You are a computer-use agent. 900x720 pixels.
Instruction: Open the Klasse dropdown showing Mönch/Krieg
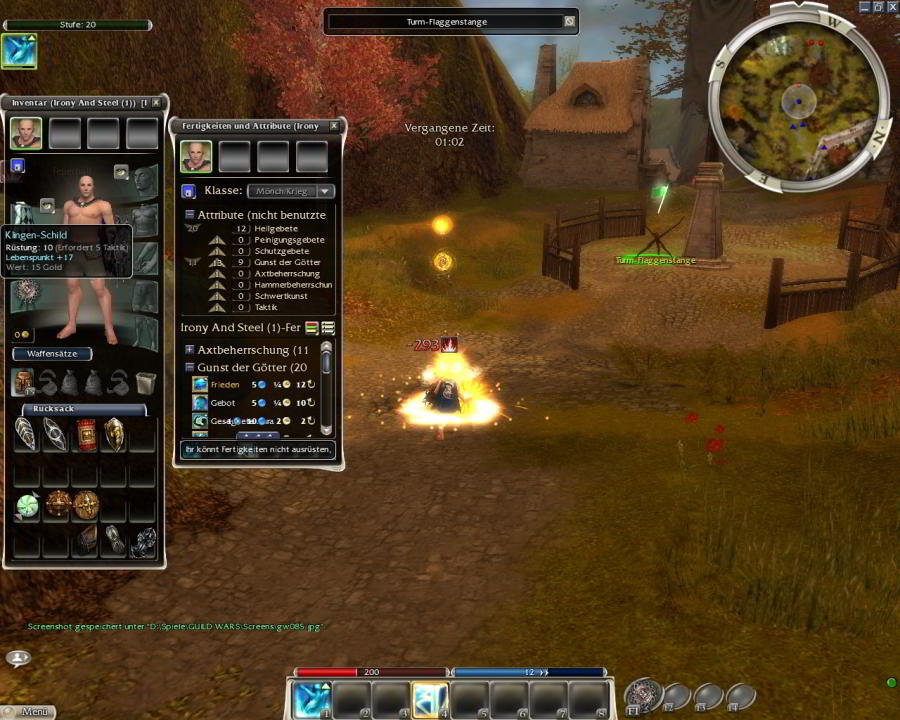click(x=291, y=191)
